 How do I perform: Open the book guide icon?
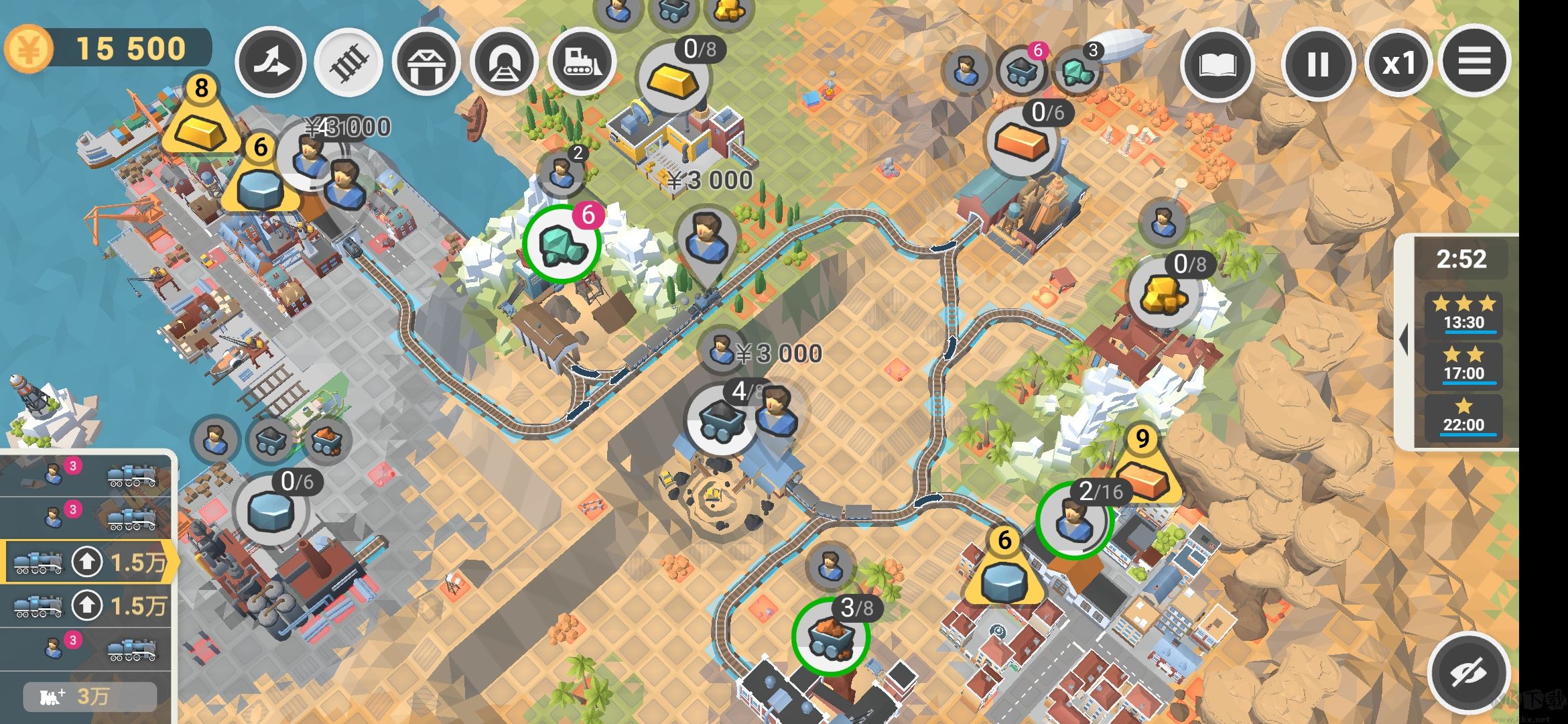pyautogui.click(x=1217, y=65)
